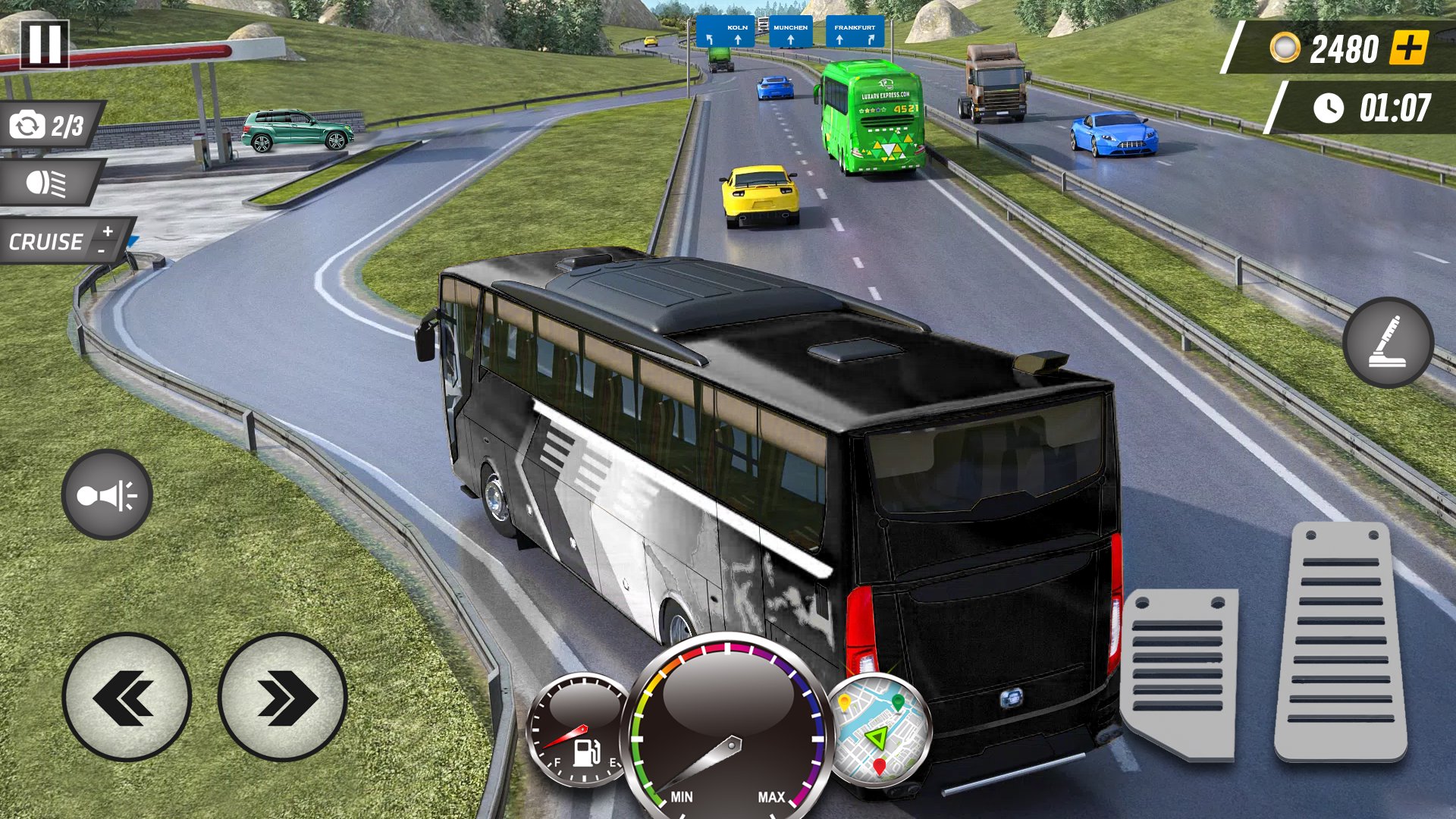Honk the horn button
Image resolution: width=1456 pixels, height=819 pixels.
[x=107, y=495]
